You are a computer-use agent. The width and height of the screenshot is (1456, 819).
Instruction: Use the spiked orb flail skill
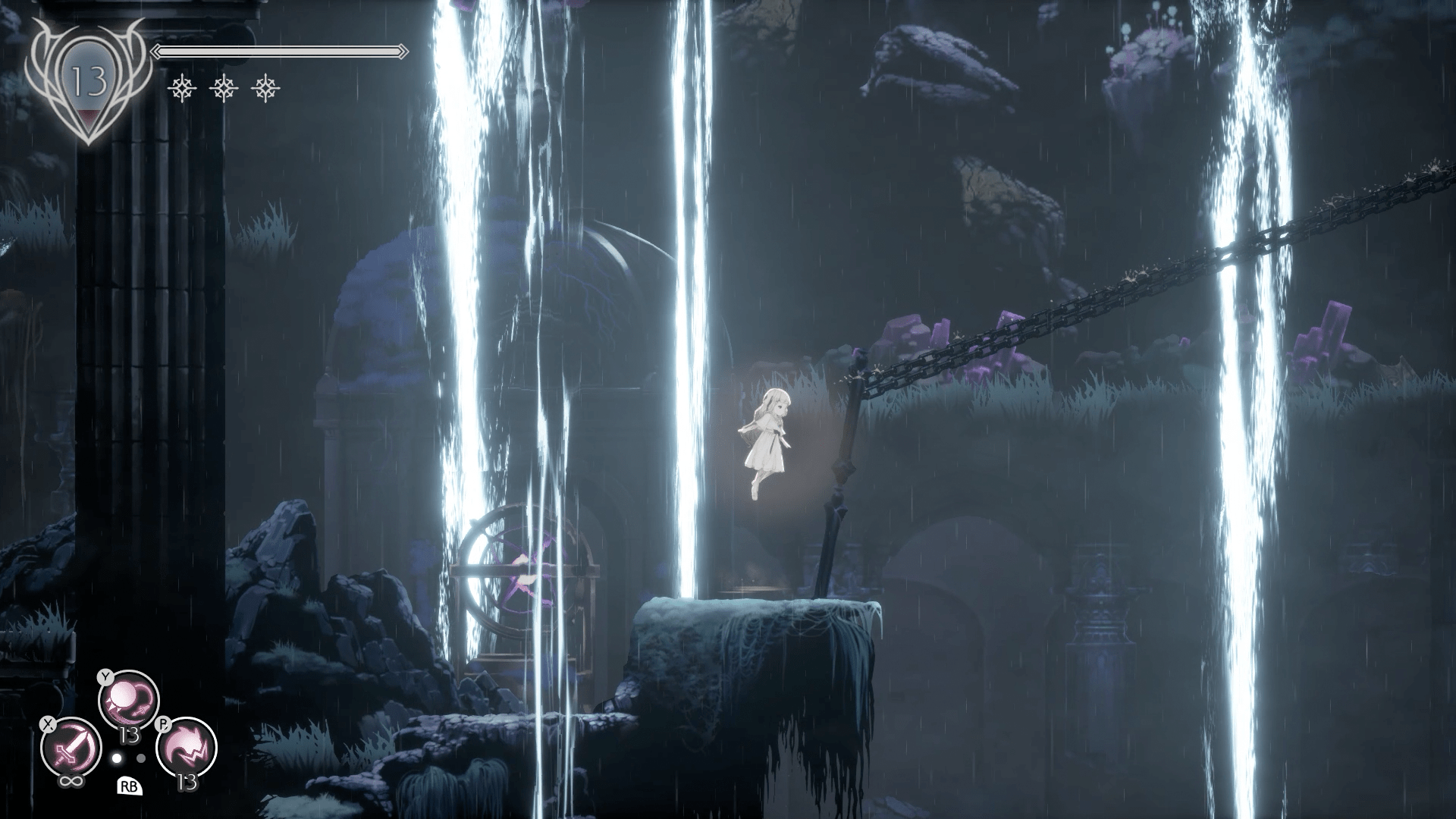129,701
